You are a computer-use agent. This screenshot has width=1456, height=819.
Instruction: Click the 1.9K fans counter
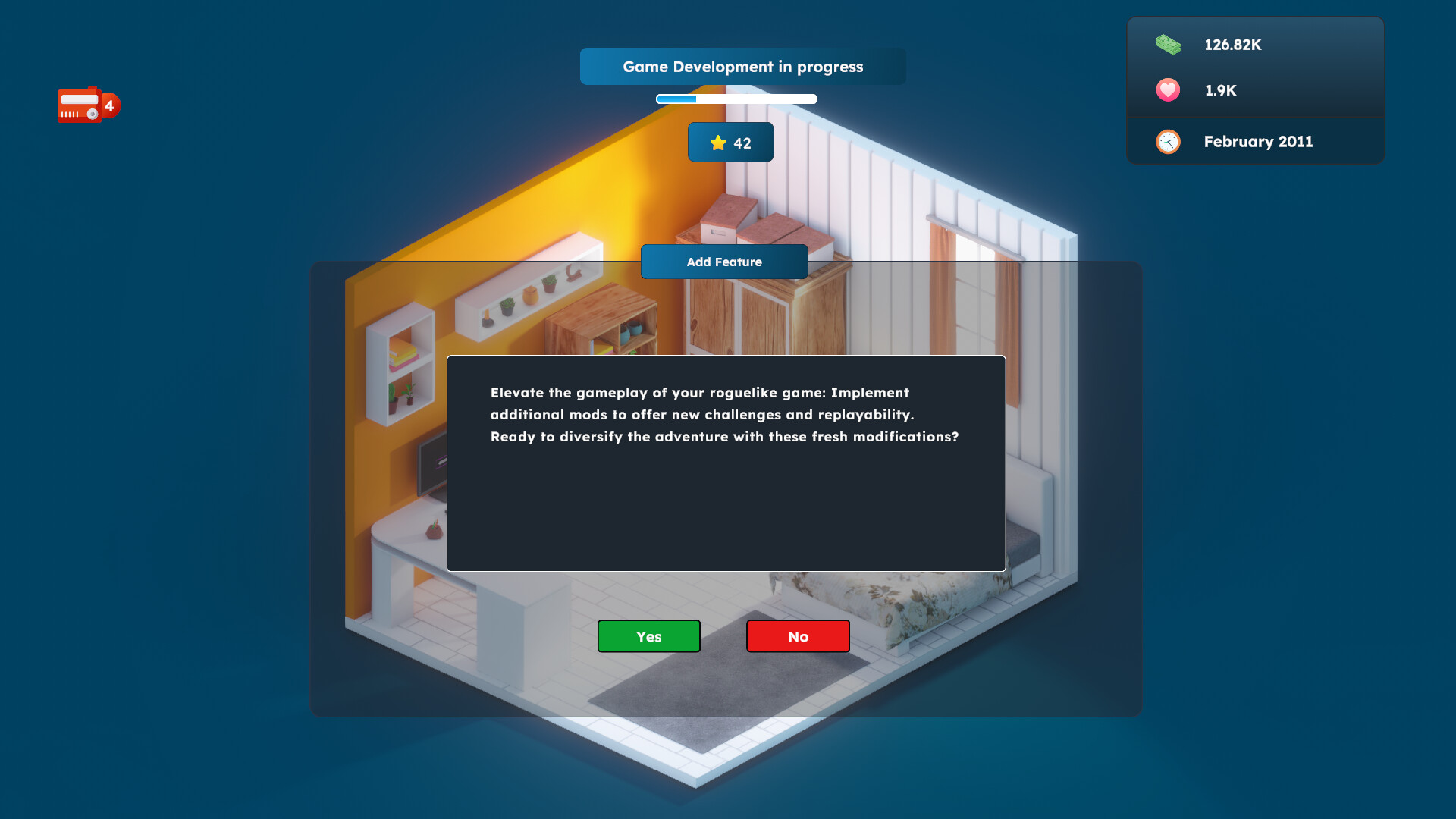tap(1219, 89)
